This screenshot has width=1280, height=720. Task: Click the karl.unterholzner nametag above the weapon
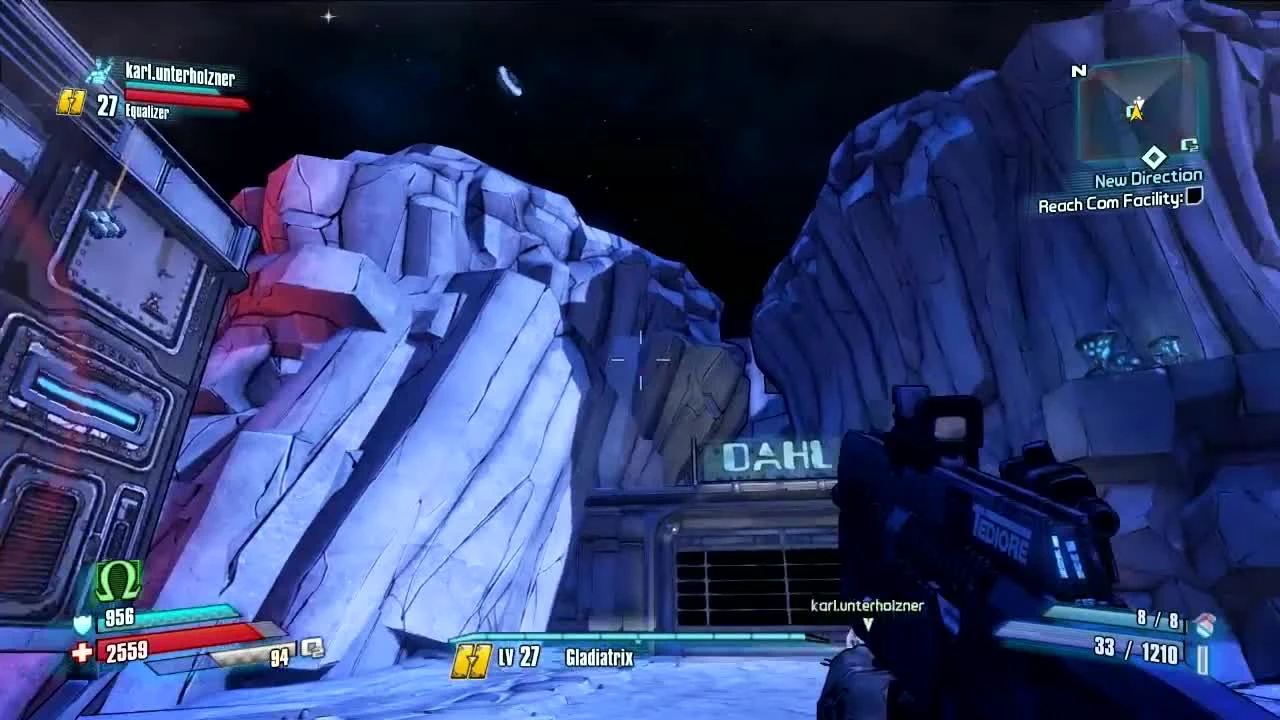pos(866,605)
